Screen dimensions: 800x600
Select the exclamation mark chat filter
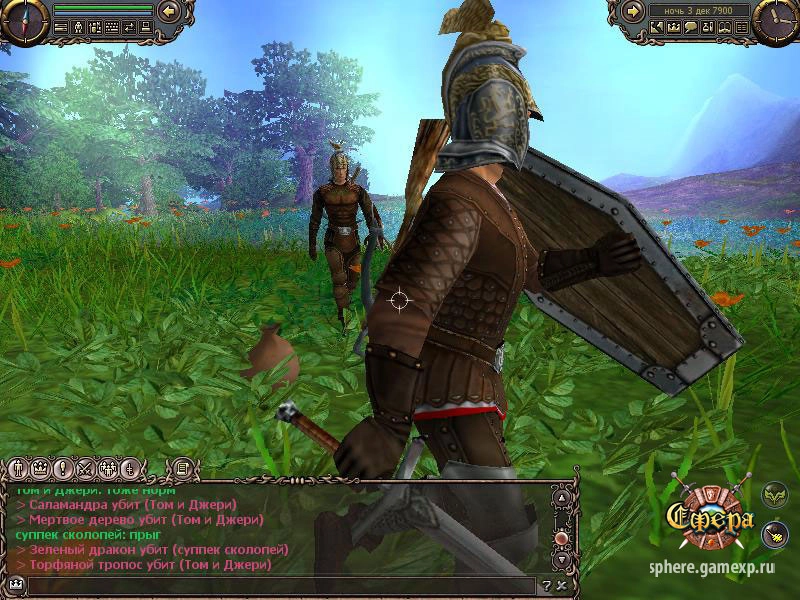coord(61,468)
